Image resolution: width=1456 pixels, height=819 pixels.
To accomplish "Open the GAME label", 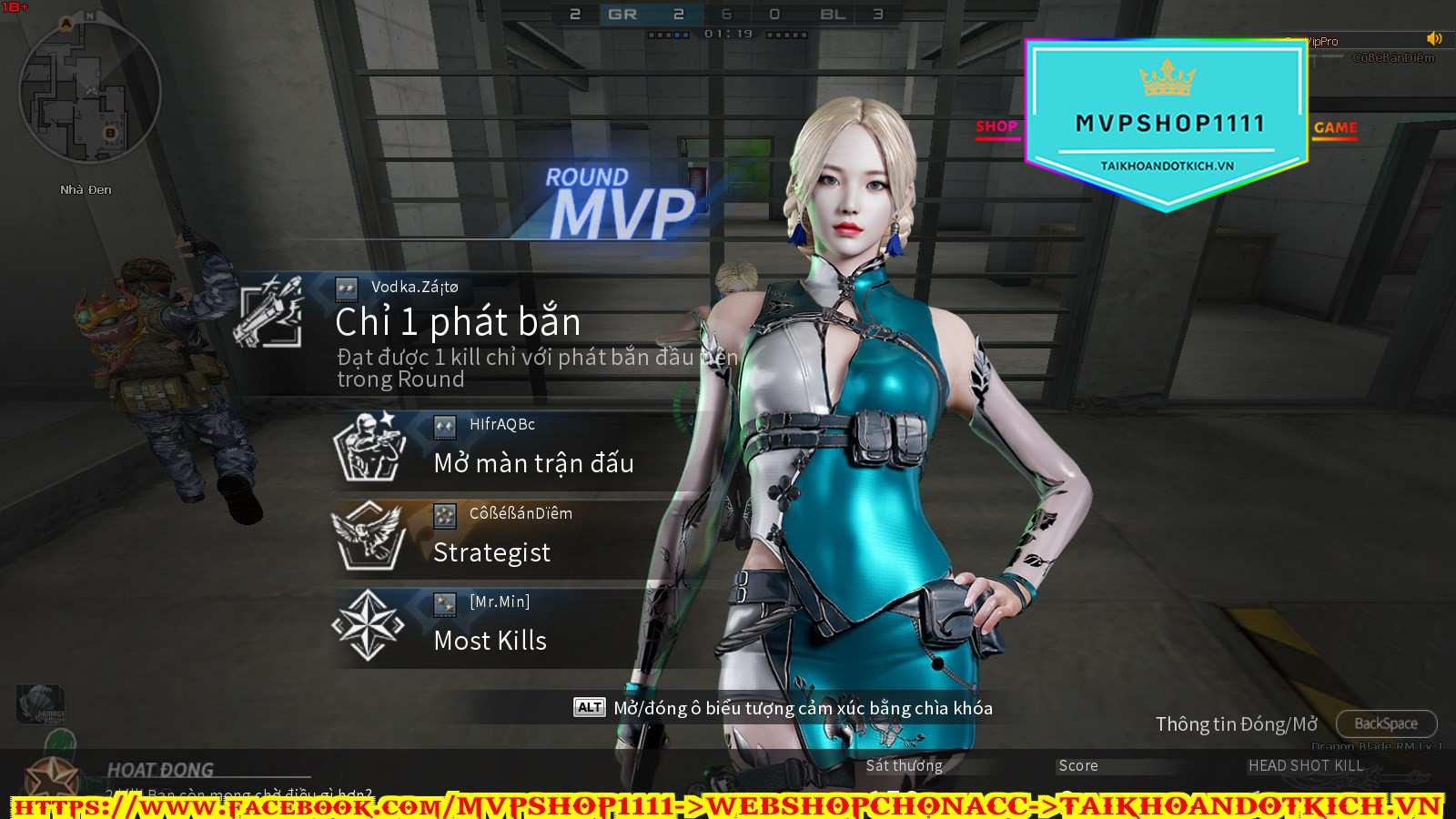I will (1335, 128).
